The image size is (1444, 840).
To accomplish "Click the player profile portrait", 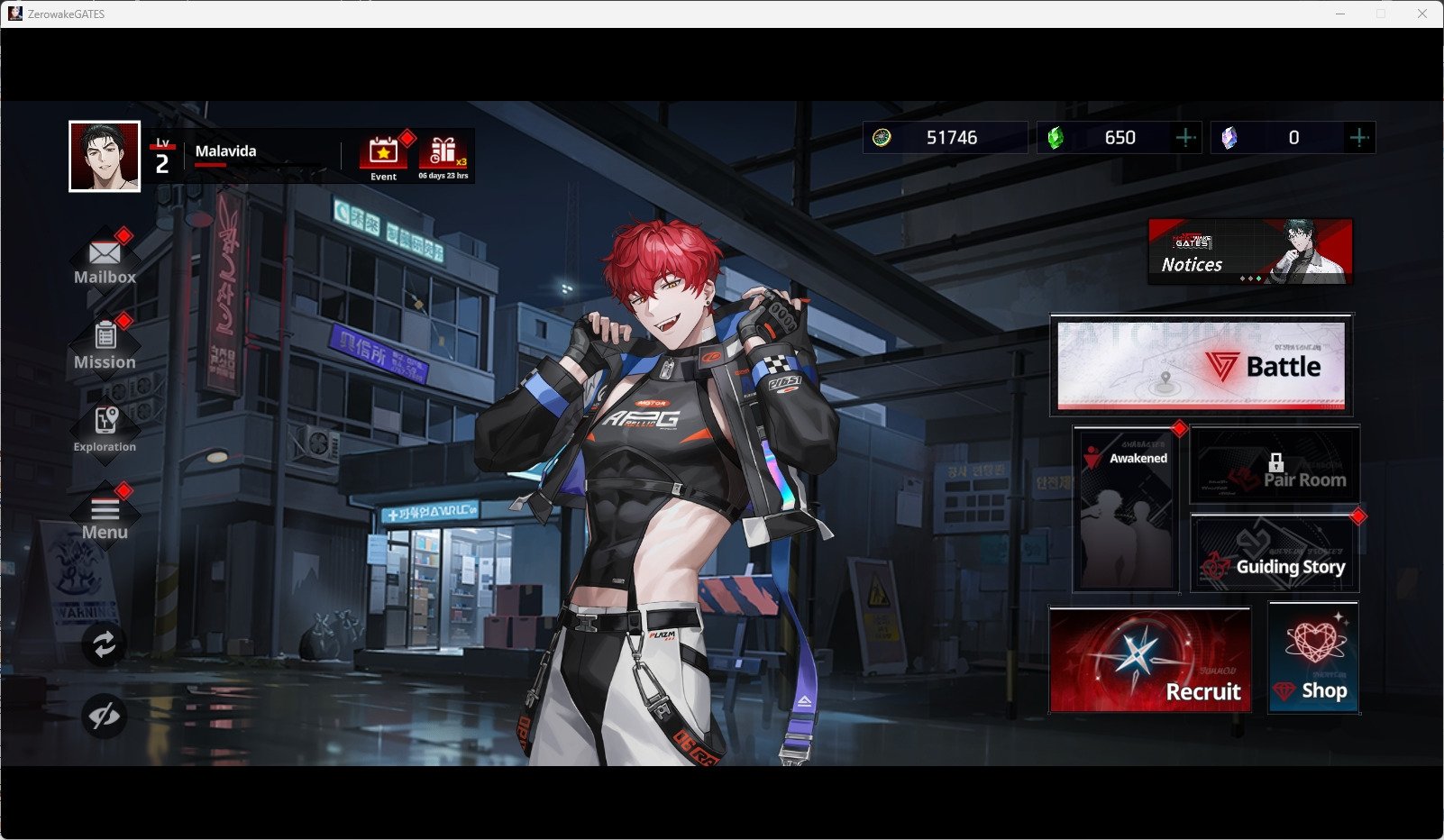I will coord(105,156).
